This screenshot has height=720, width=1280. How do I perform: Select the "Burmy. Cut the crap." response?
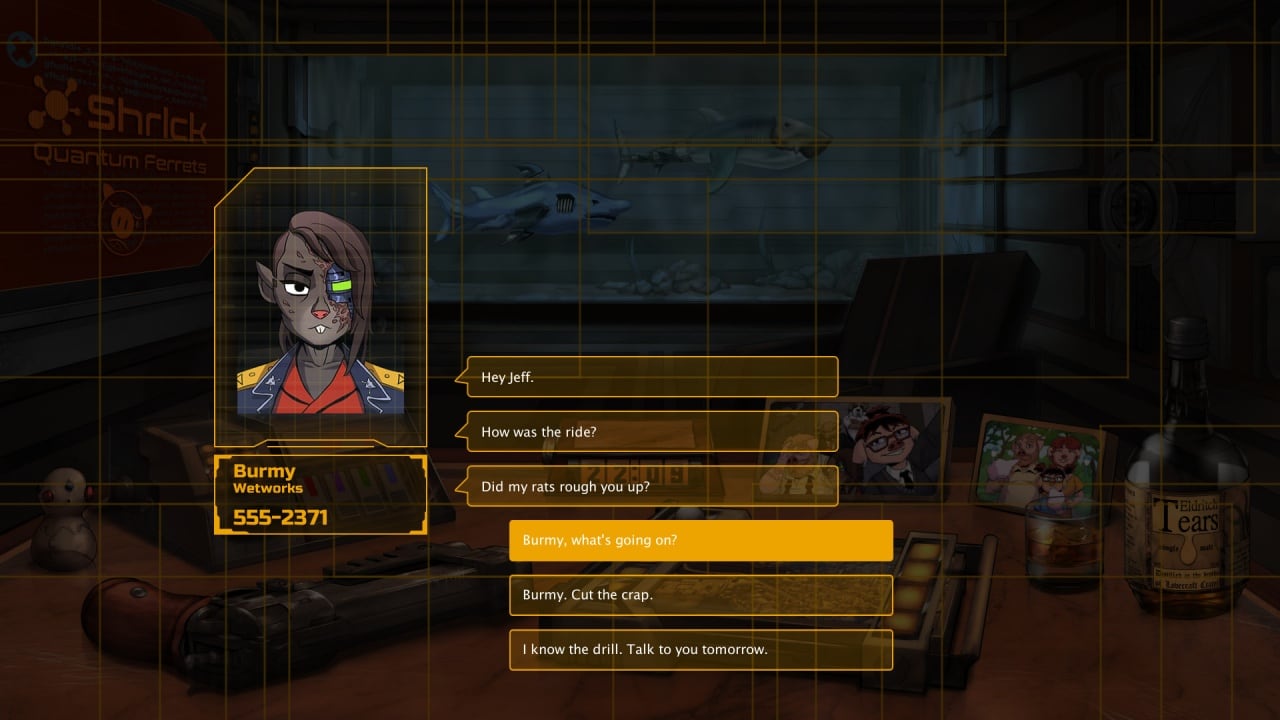pyautogui.click(x=700, y=595)
